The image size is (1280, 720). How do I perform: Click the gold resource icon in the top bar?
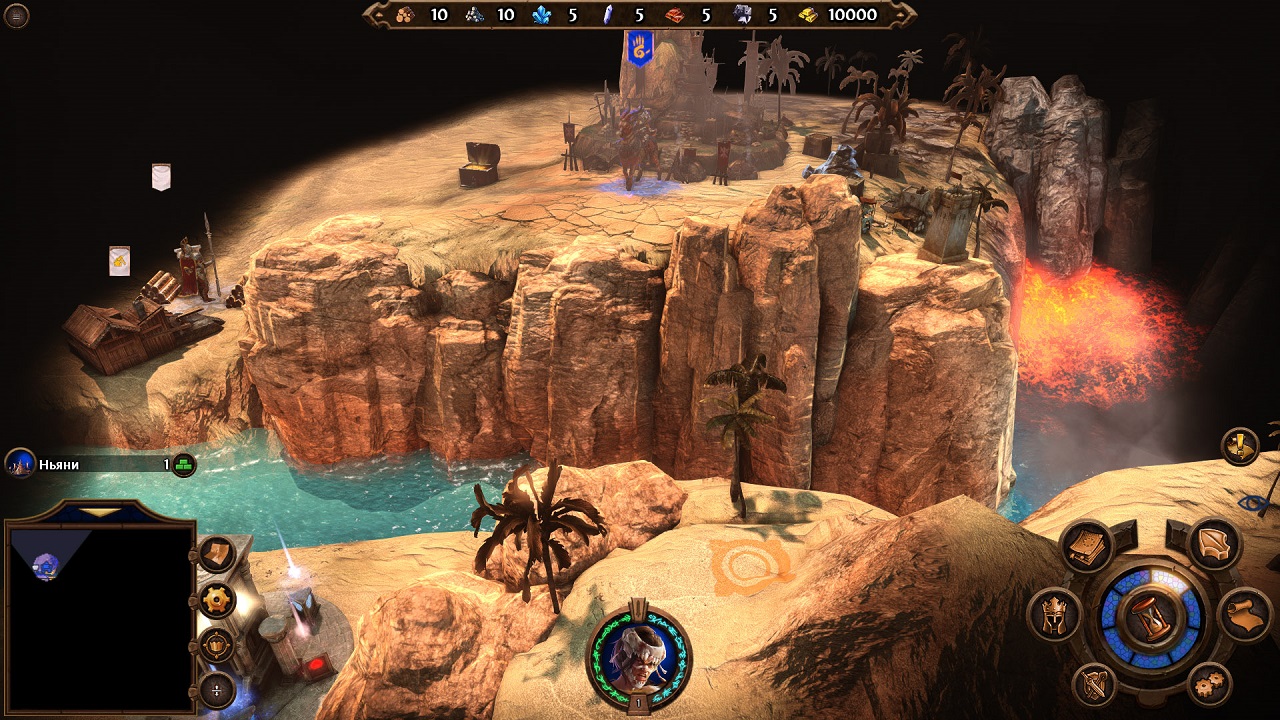click(809, 15)
